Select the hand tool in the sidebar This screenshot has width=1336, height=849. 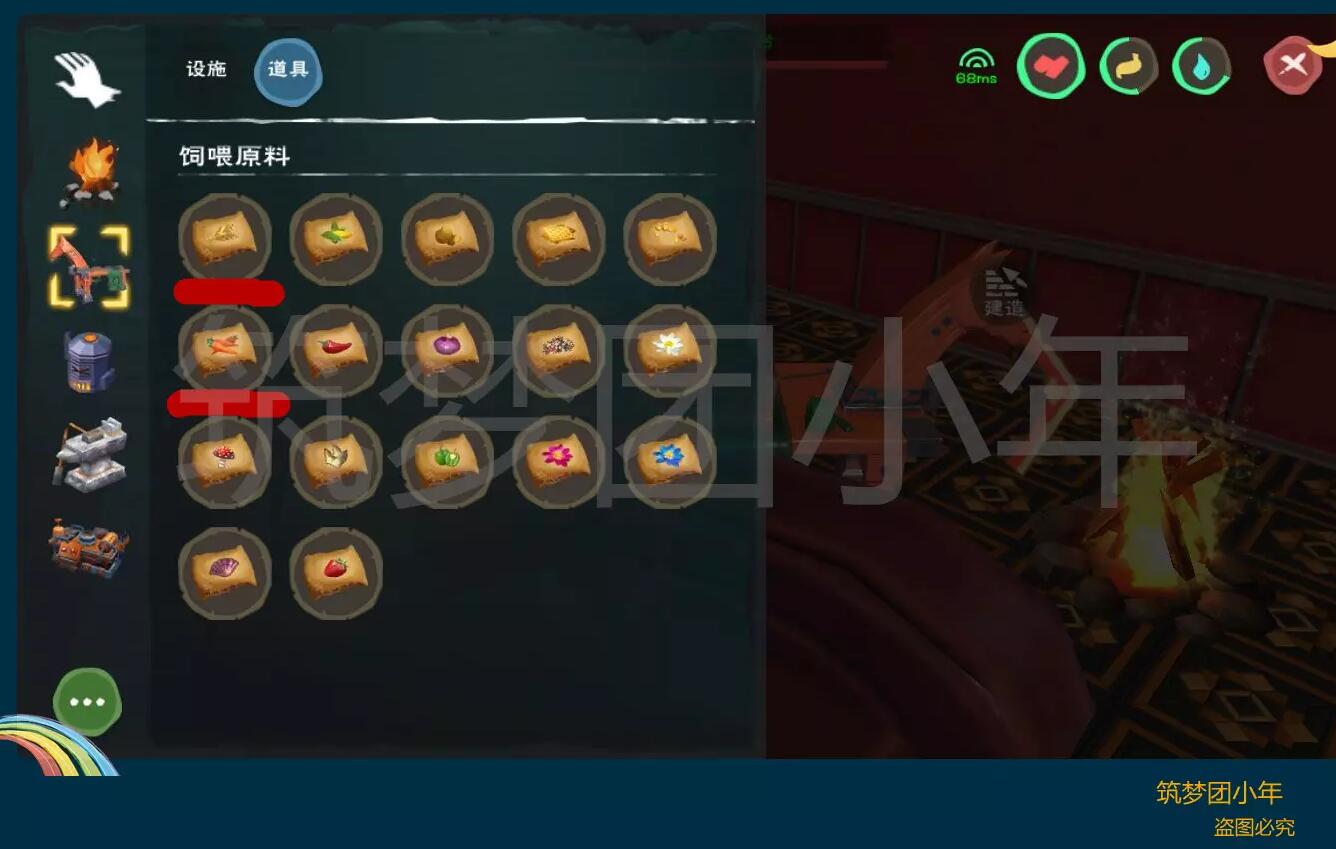86,81
